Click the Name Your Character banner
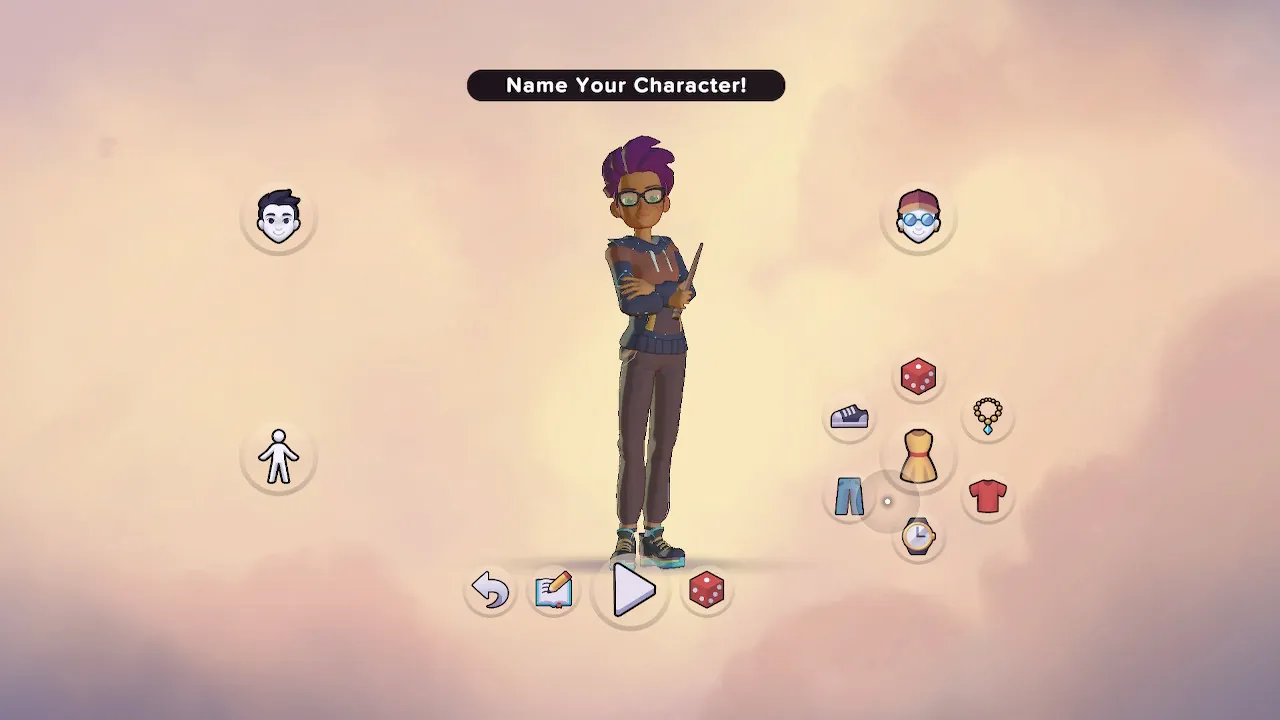This screenshot has width=1280, height=720. (x=626, y=85)
